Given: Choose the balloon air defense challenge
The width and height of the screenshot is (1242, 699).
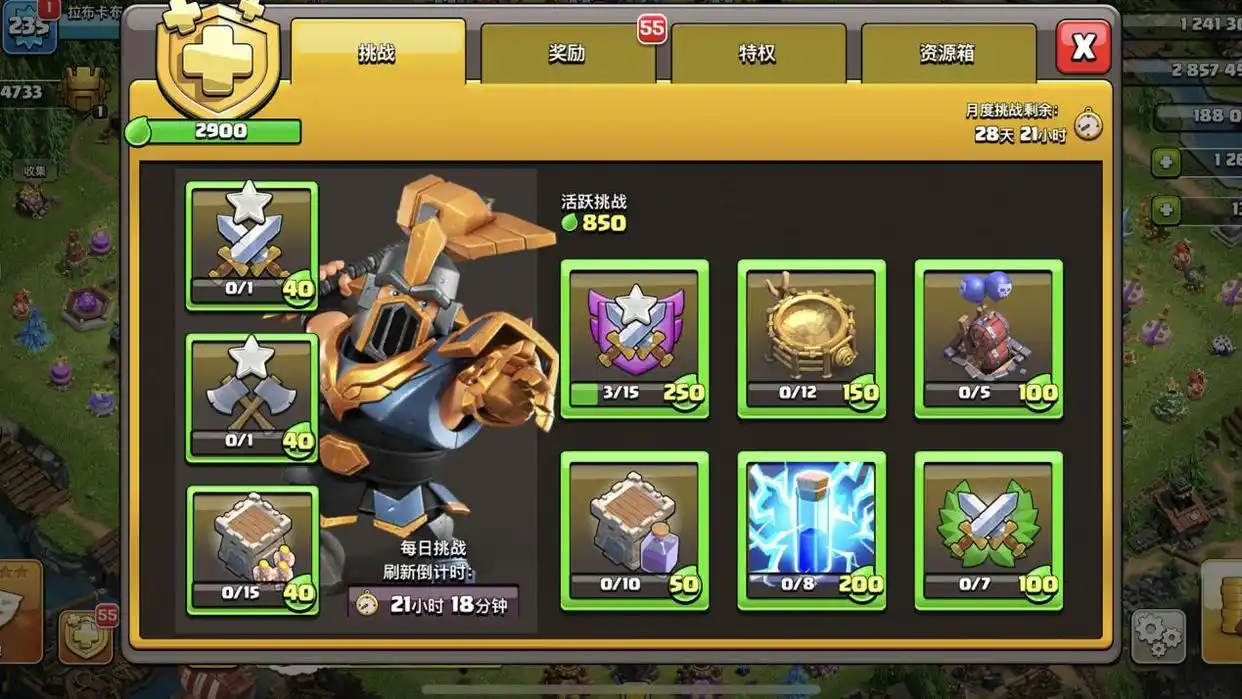Looking at the screenshot, I should (988, 339).
